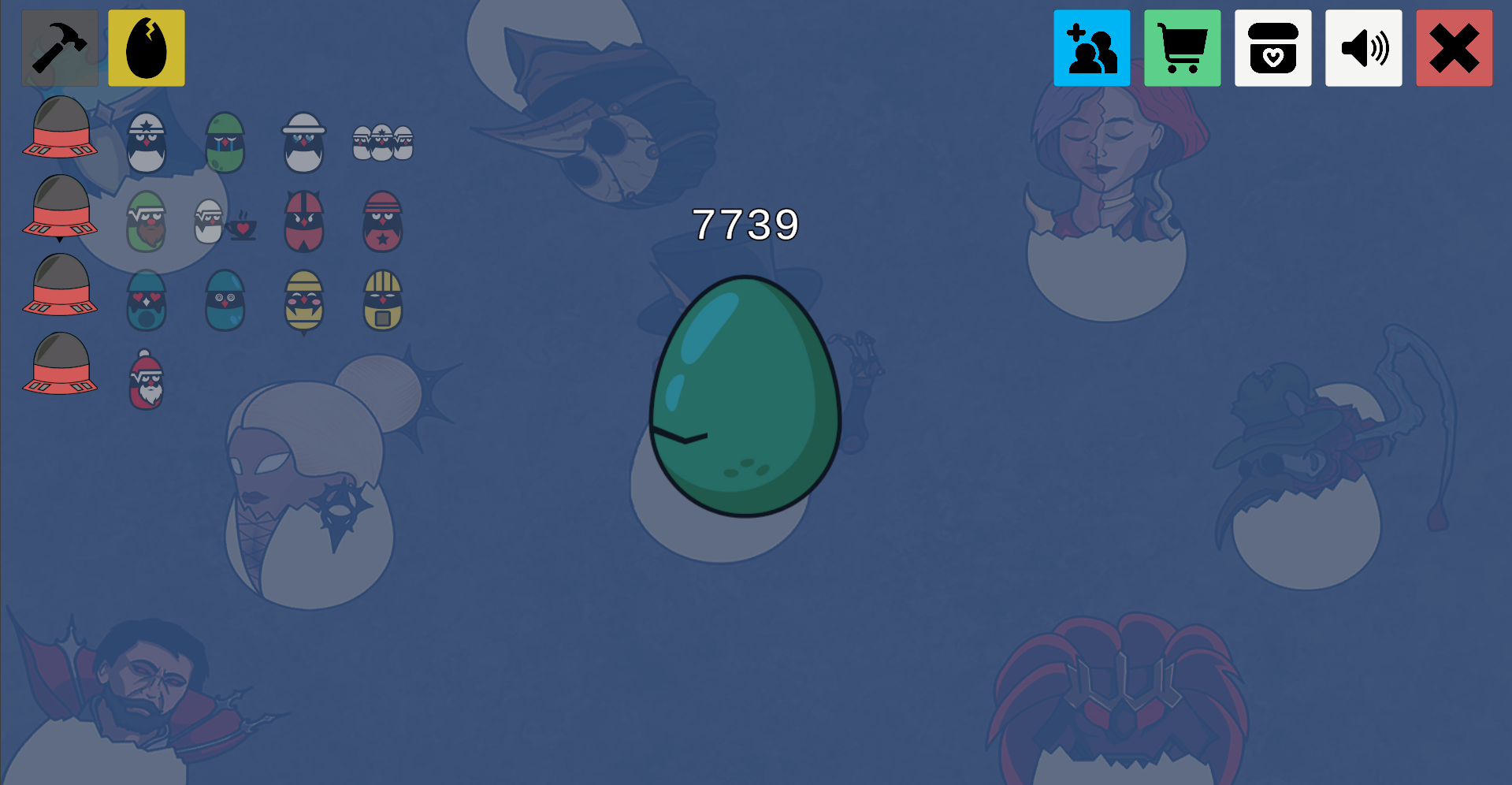
Task: Close the game with the red X
Action: click(x=1454, y=47)
